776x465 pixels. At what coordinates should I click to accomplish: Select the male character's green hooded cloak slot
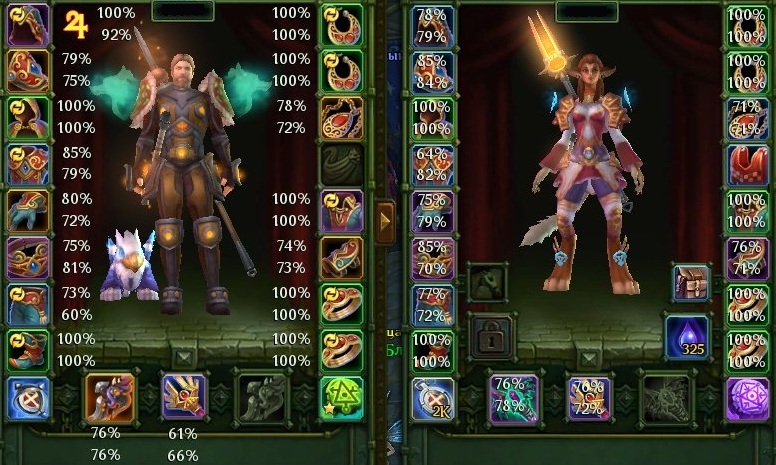[28, 116]
